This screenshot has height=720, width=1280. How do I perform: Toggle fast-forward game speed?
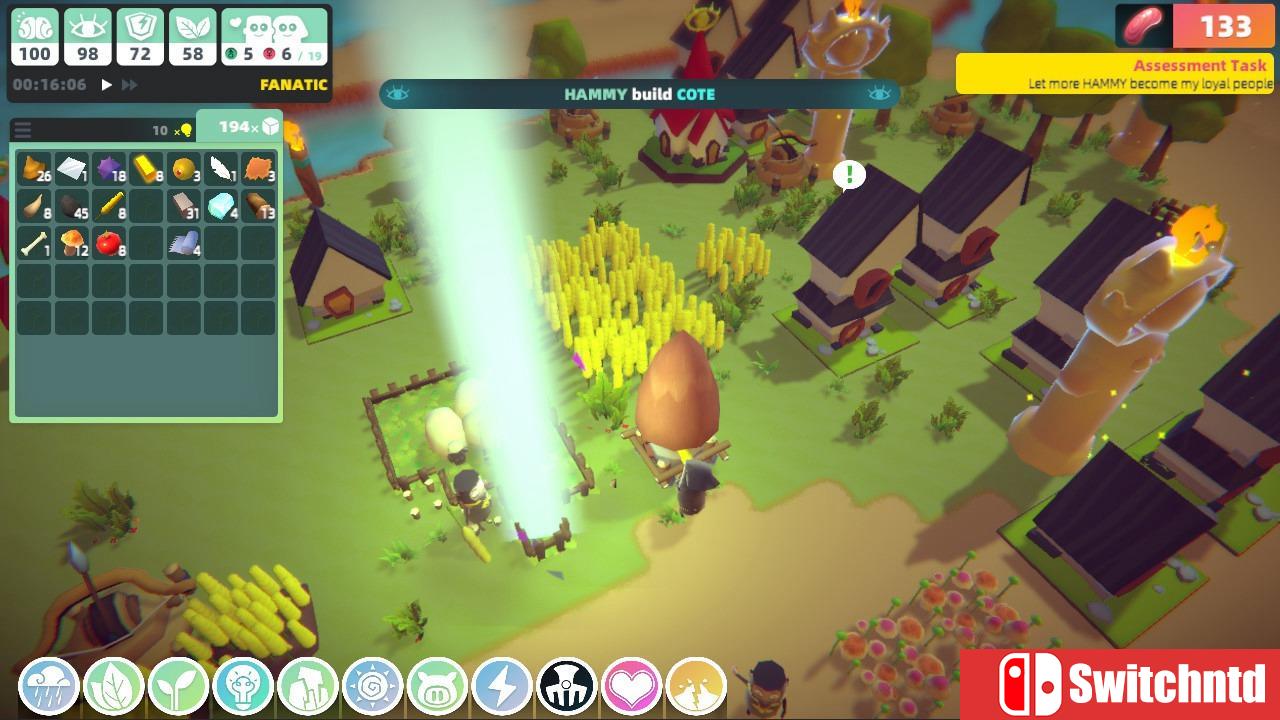pos(129,85)
